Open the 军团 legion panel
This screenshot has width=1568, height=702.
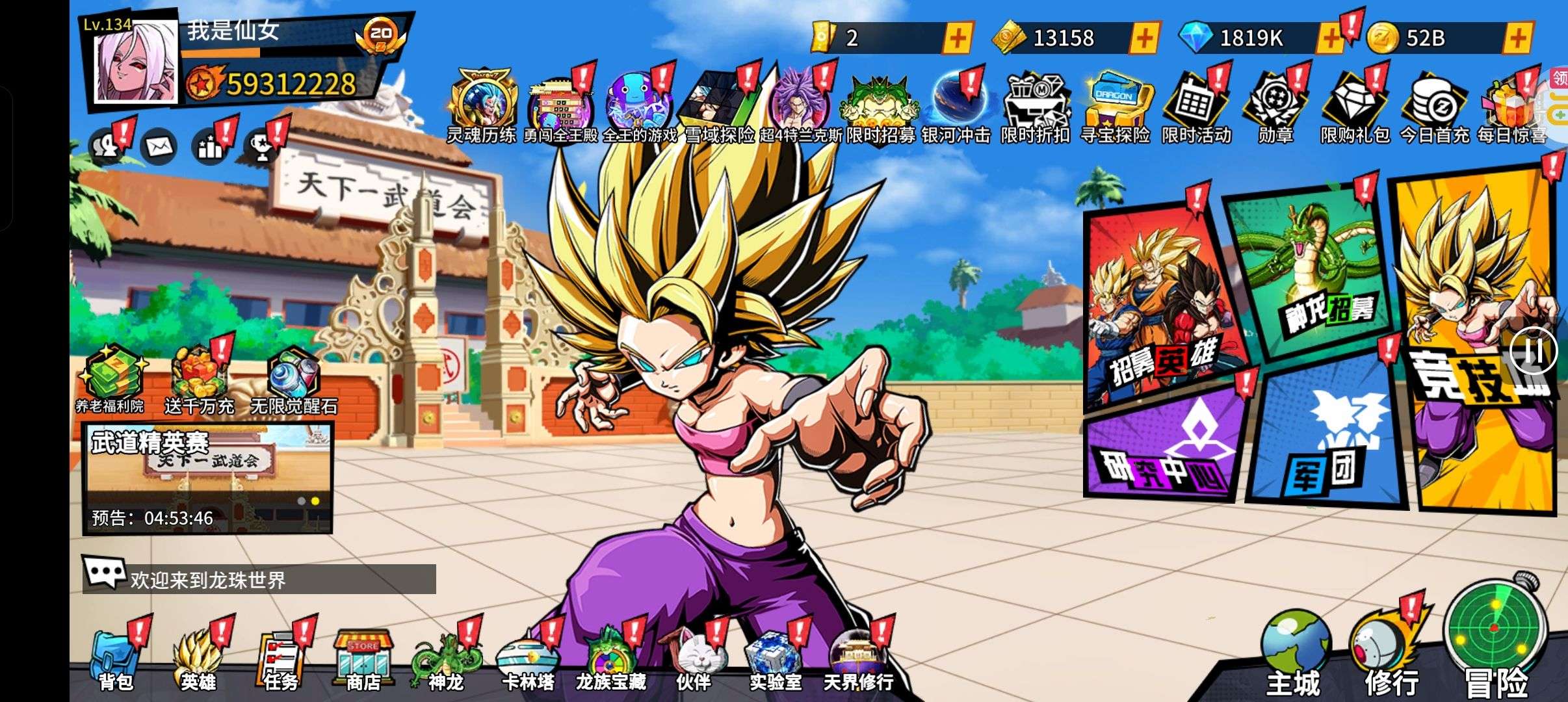[1326, 435]
